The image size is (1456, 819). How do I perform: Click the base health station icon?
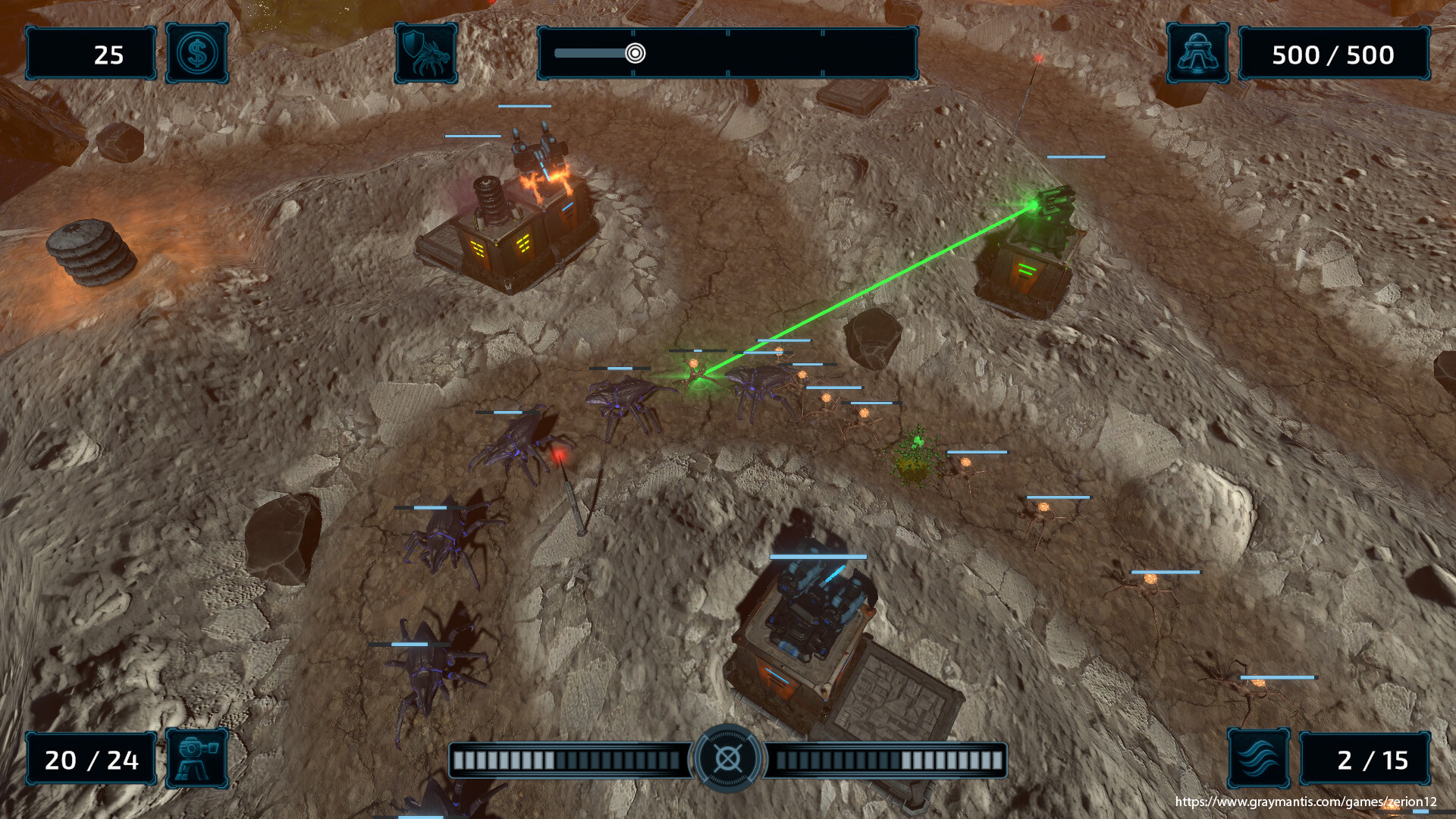coord(1197,53)
